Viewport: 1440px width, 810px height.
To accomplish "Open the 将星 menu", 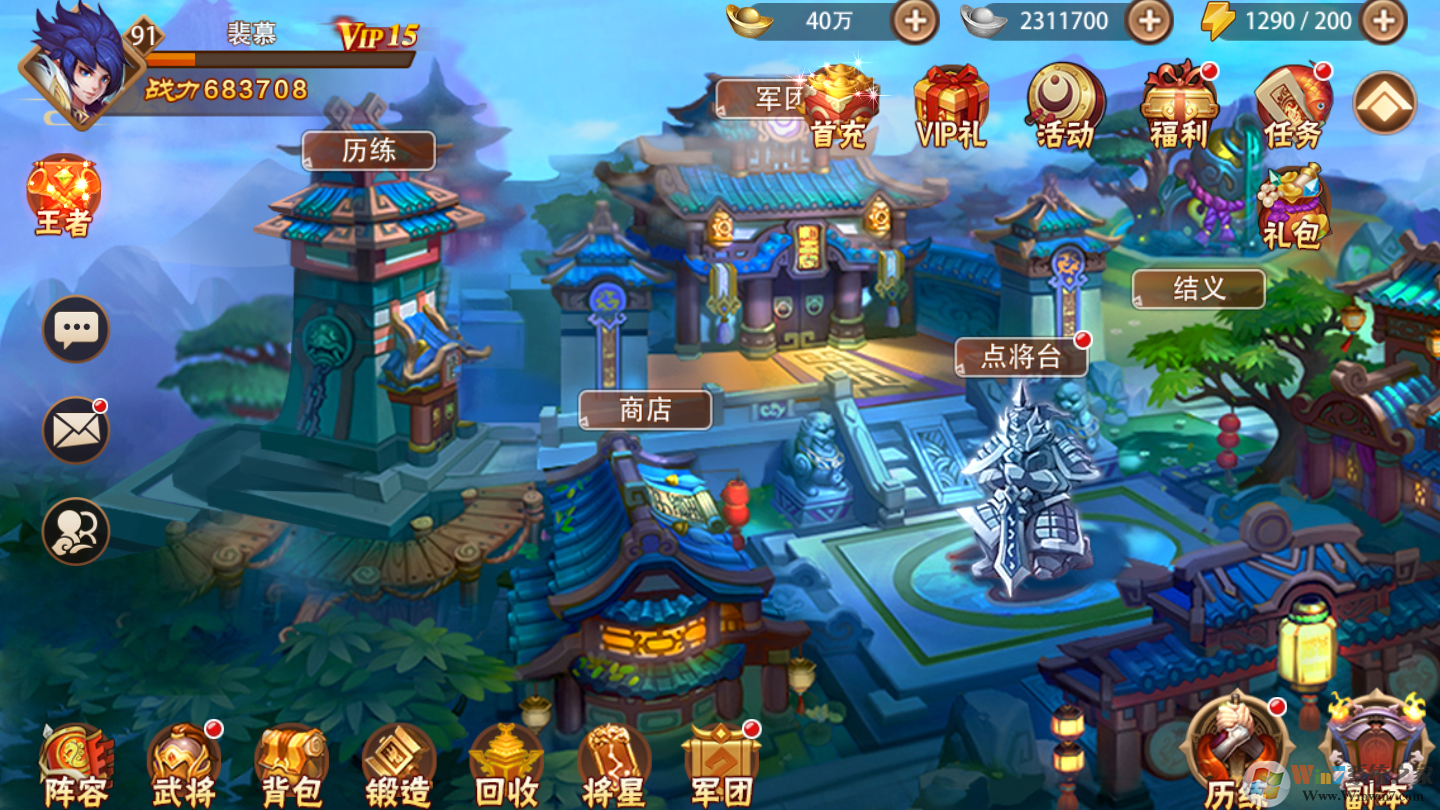I will [x=614, y=767].
